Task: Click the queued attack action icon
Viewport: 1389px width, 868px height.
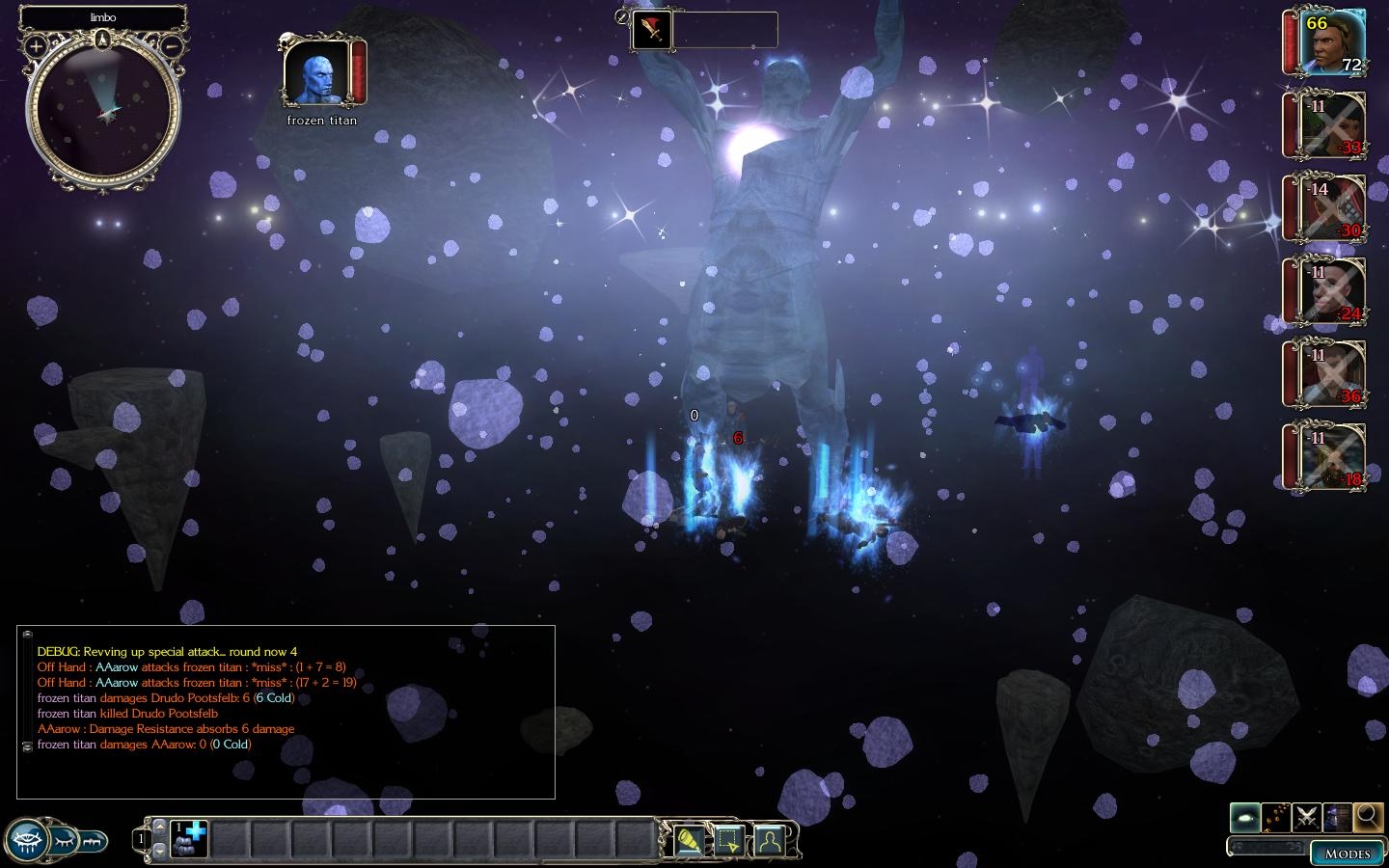Action: (x=652, y=31)
